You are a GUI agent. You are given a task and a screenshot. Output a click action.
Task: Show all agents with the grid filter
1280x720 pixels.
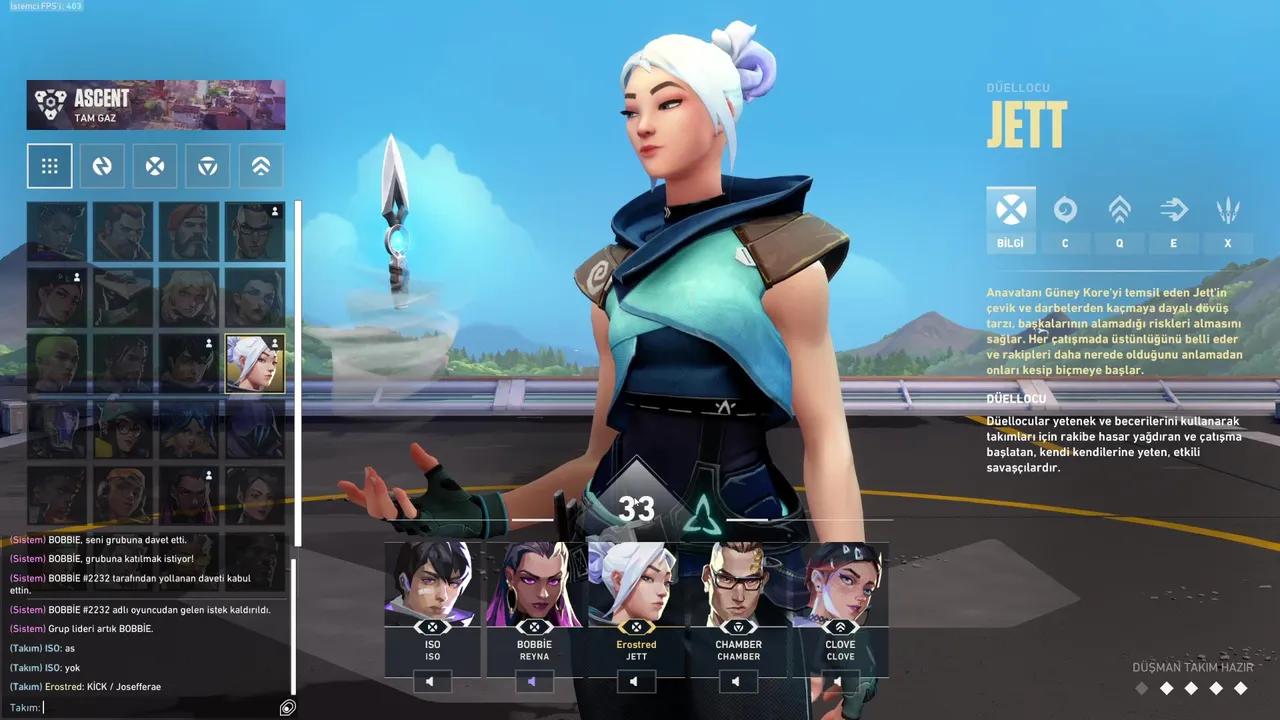(50, 165)
